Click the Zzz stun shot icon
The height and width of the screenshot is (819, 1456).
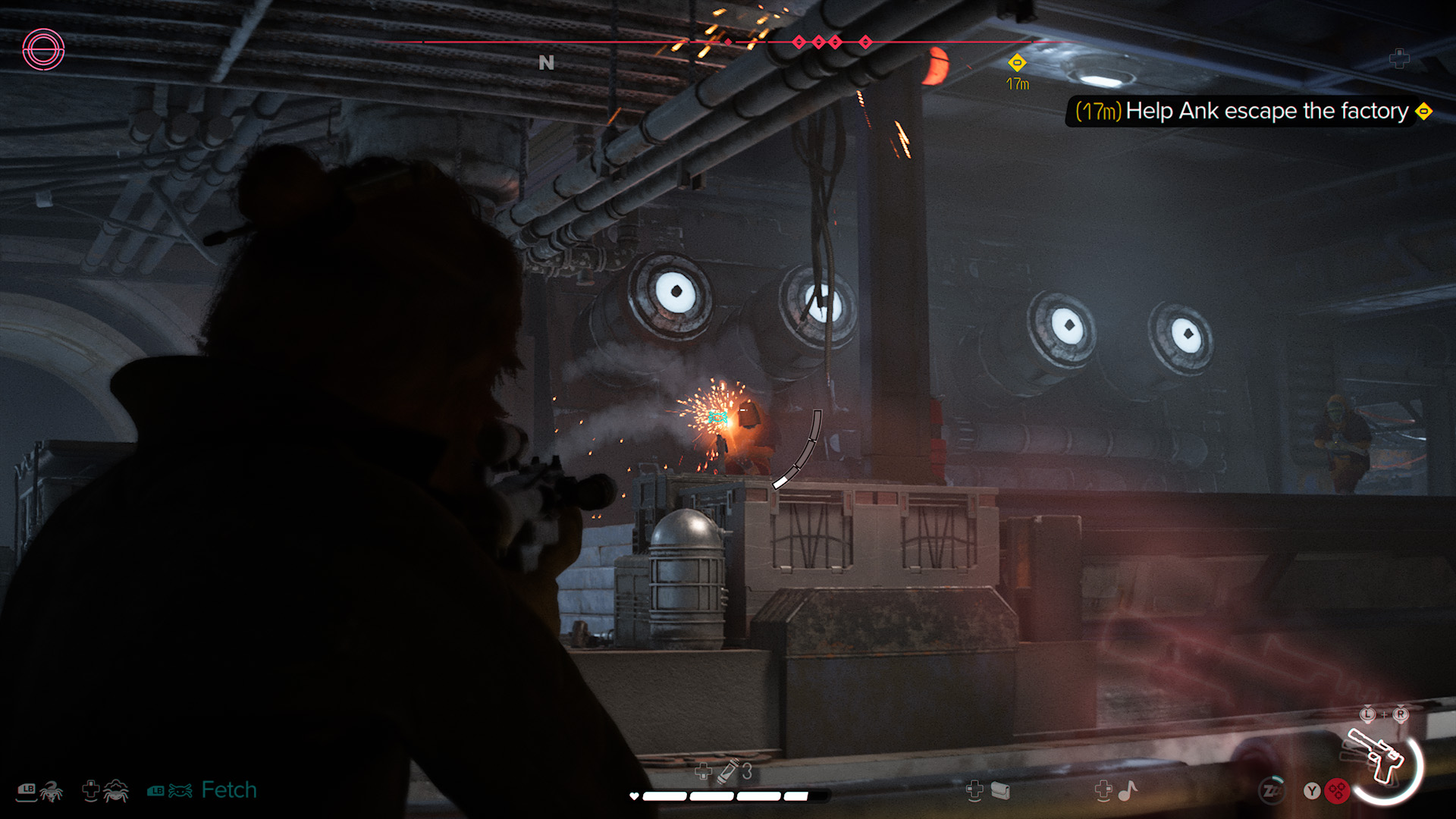[x=1272, y=790]
